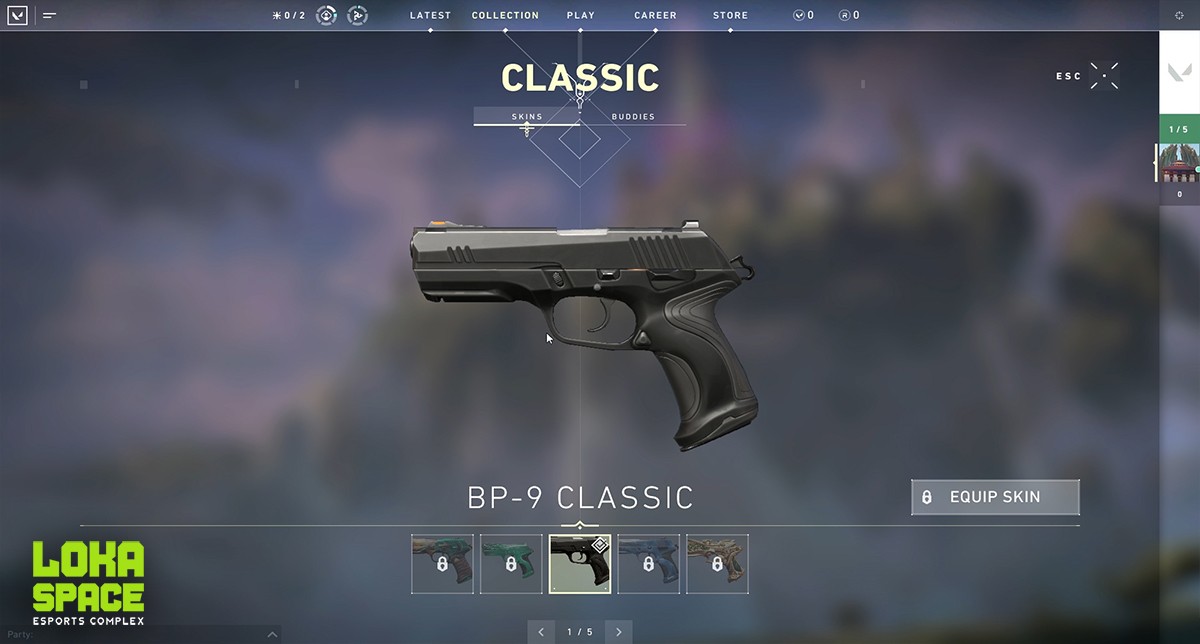Pick the selected black BP-9 Classic thumbnail

click(579, 564)
